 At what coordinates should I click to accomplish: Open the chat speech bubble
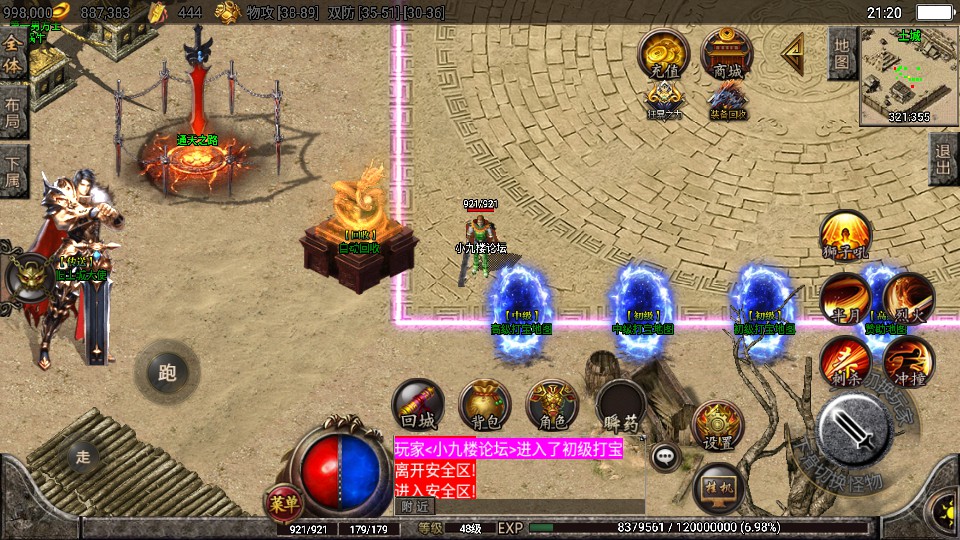(664, 458)
